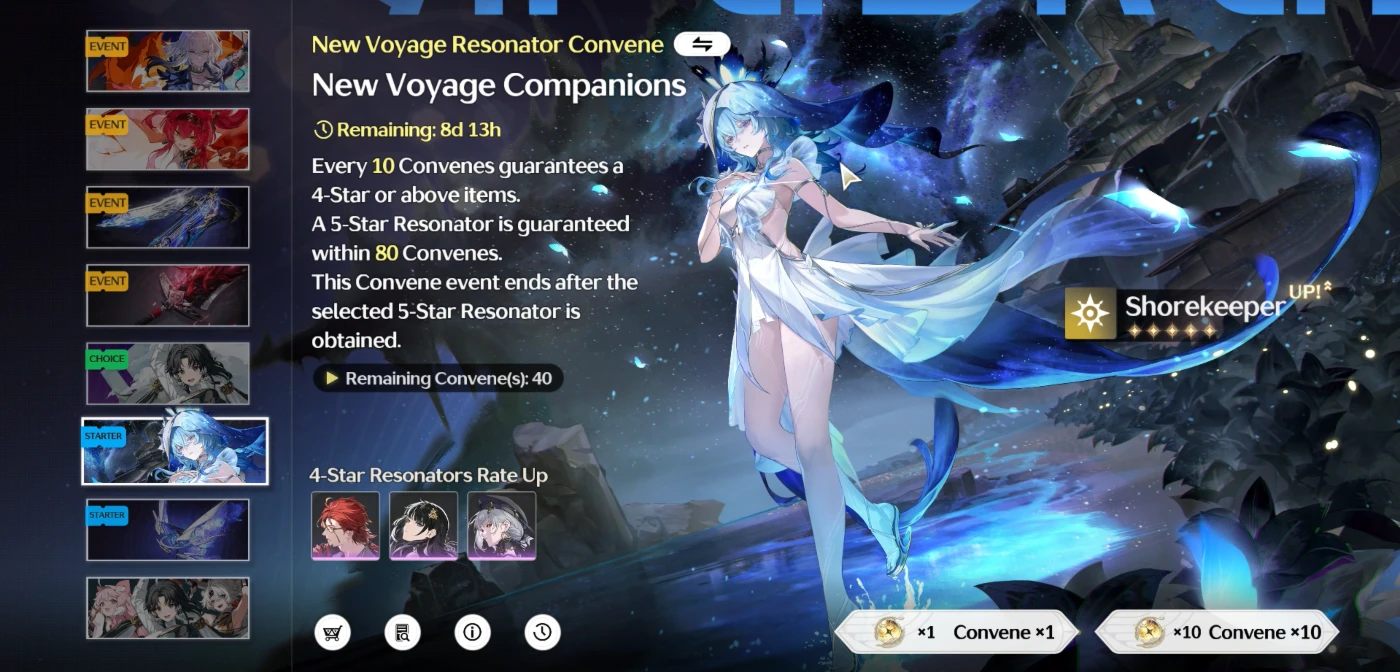1400x672 pixels.
Task: Open the STARTER weapon banner
Action: (x=168, y=530)
